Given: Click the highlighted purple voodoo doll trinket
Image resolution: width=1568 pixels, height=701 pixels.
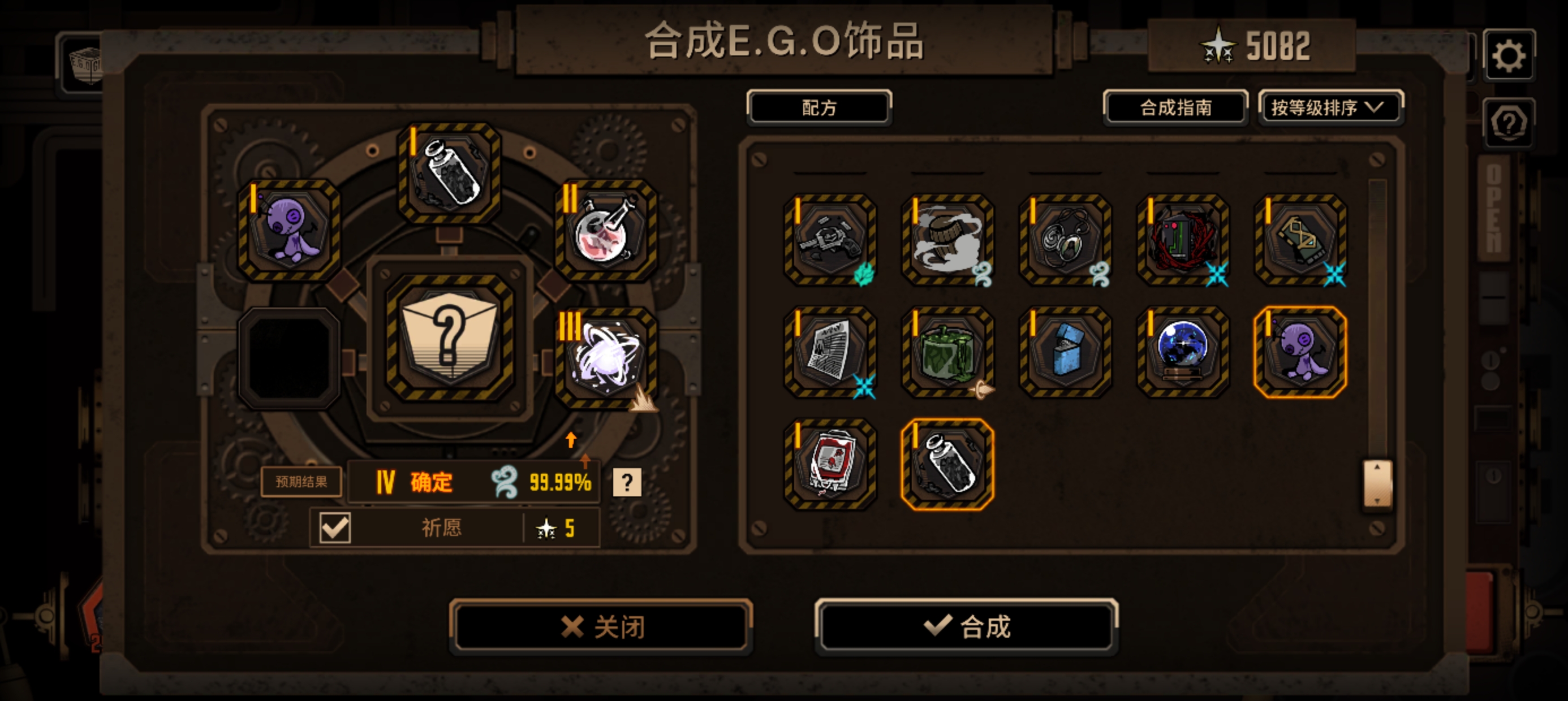Looking at the screenshot, I should [x=1300, y=353].
